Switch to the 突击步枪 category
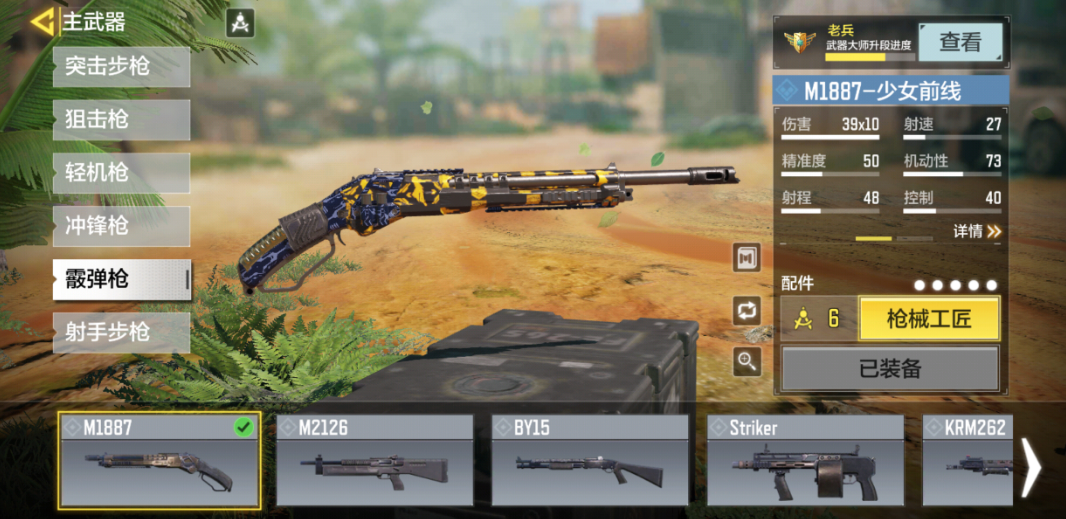 (x=121, y=67)
